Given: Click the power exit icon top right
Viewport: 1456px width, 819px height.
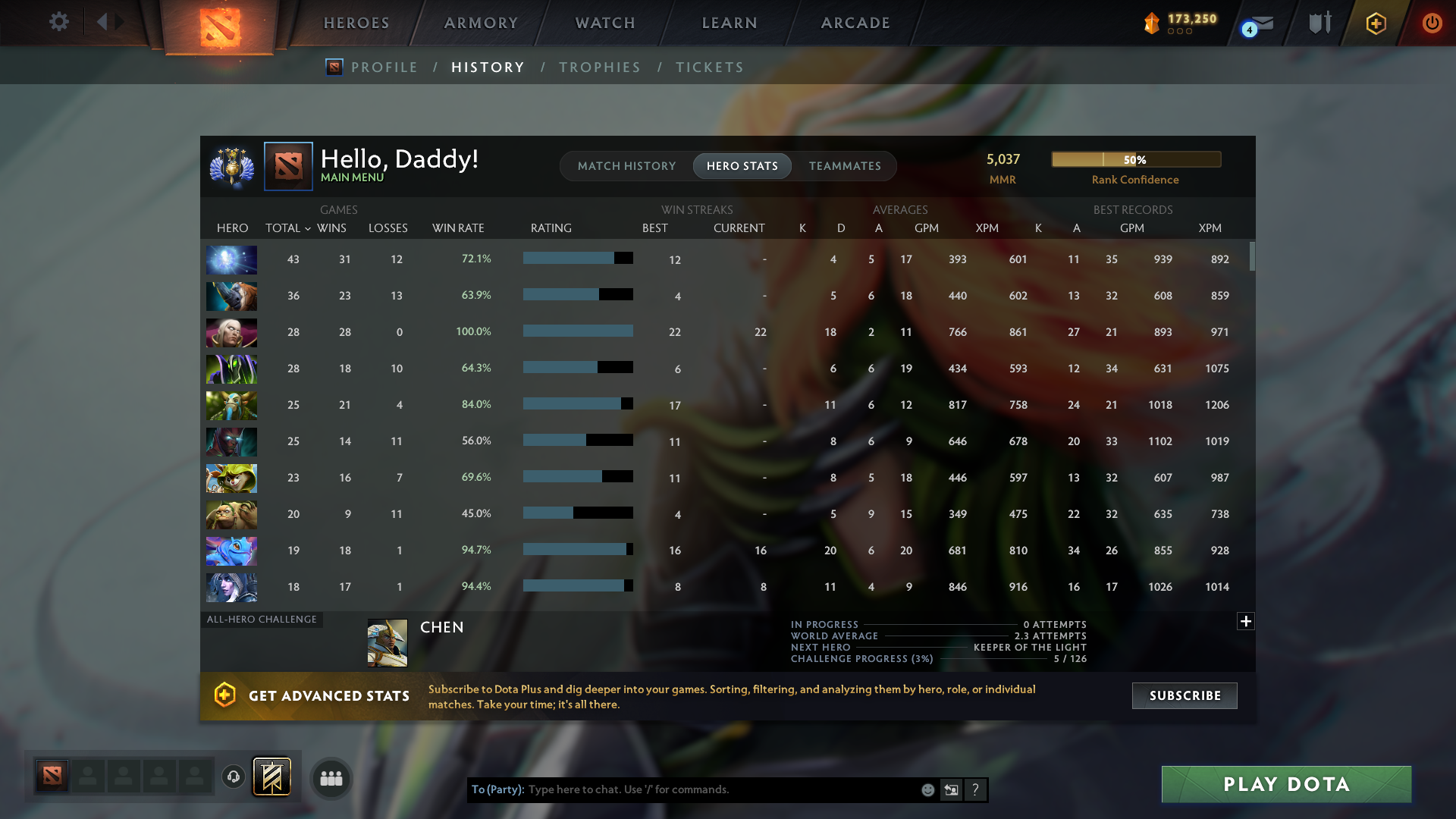Looking at the screenshot, I should [x=1432, y=23].
